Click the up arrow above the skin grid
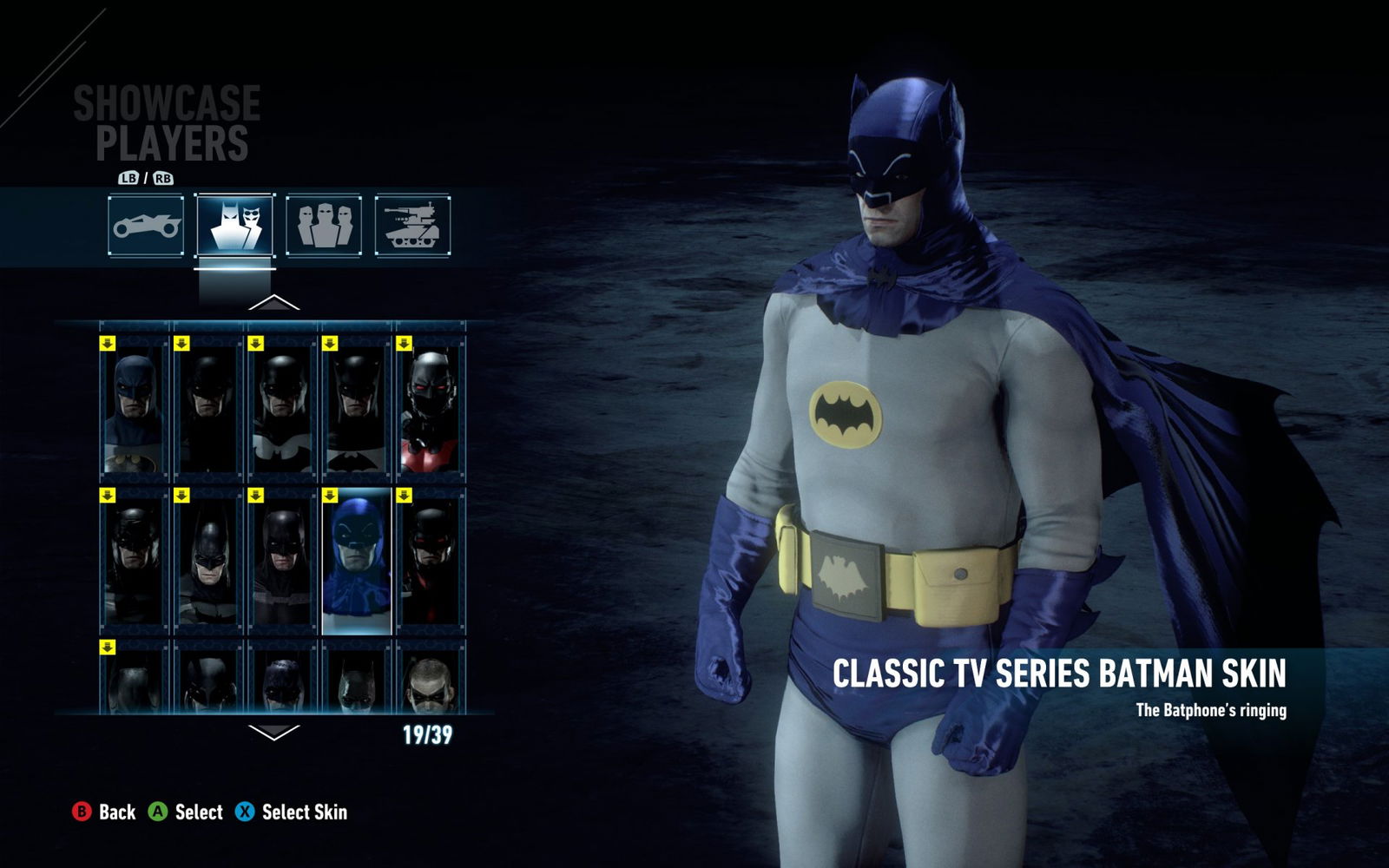1389x868 pixels. click(x=273, y=303)
